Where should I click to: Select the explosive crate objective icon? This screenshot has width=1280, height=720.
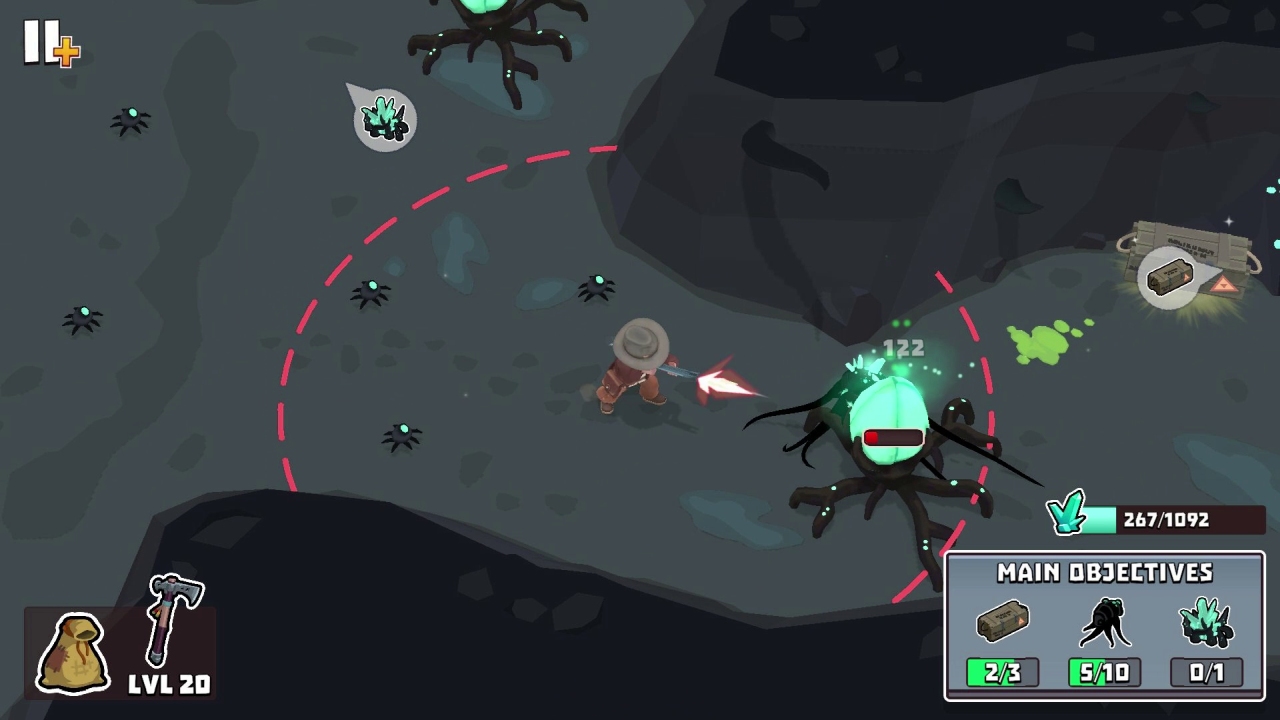(1002, 622)
